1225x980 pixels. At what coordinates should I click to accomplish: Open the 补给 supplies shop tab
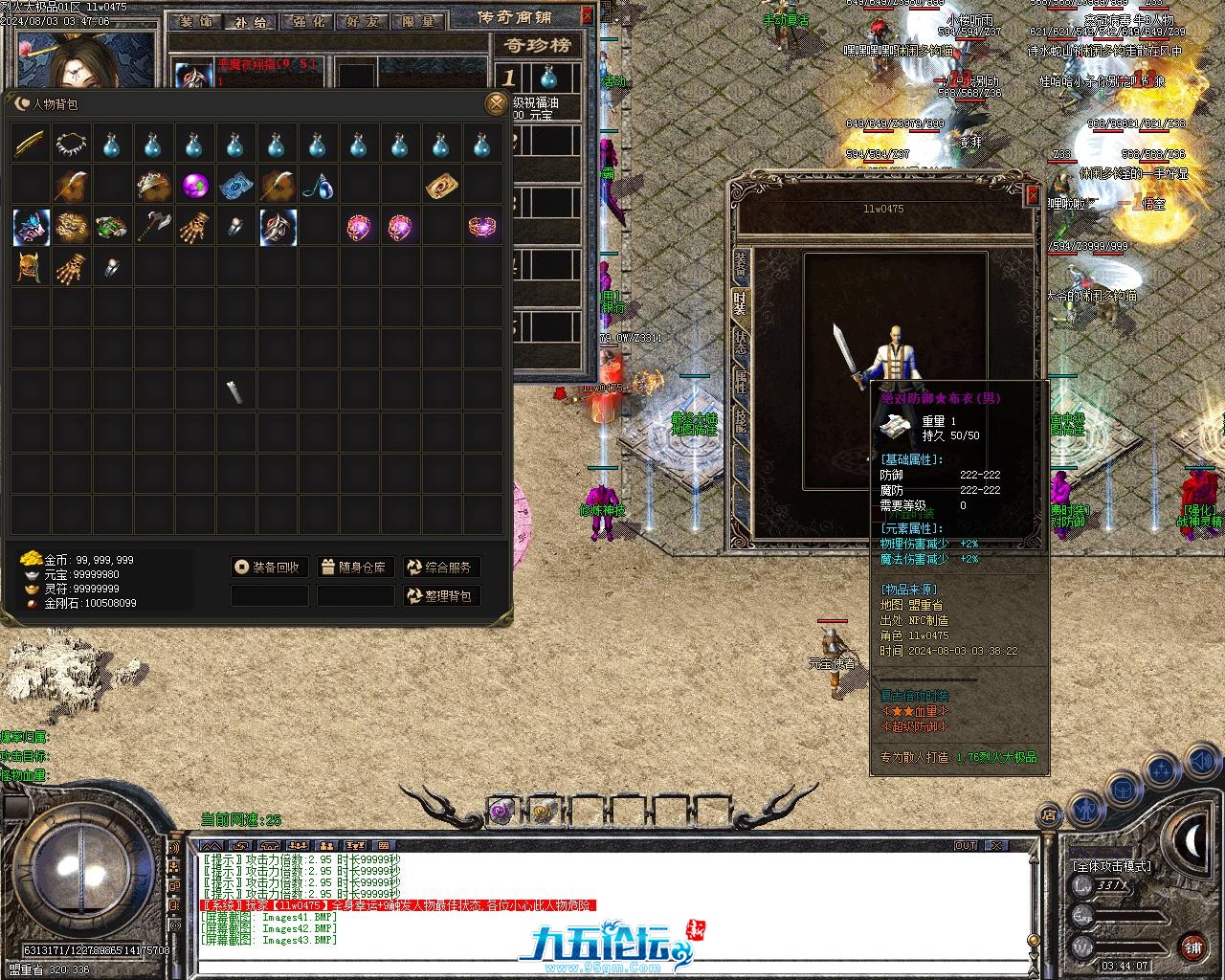click(251, 21)
